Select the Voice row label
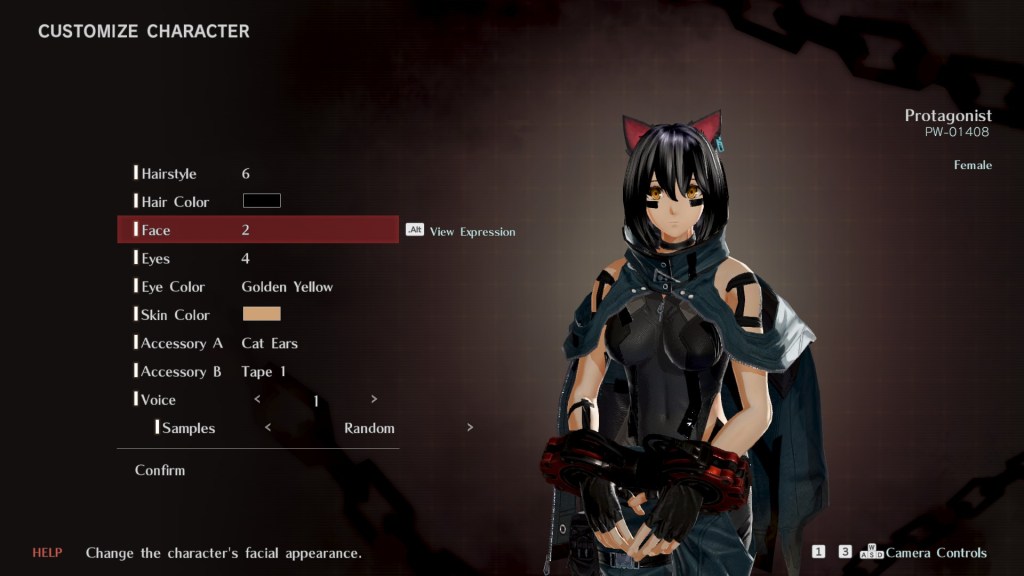Screen dimensions: 1024x576 coord(158,400)
